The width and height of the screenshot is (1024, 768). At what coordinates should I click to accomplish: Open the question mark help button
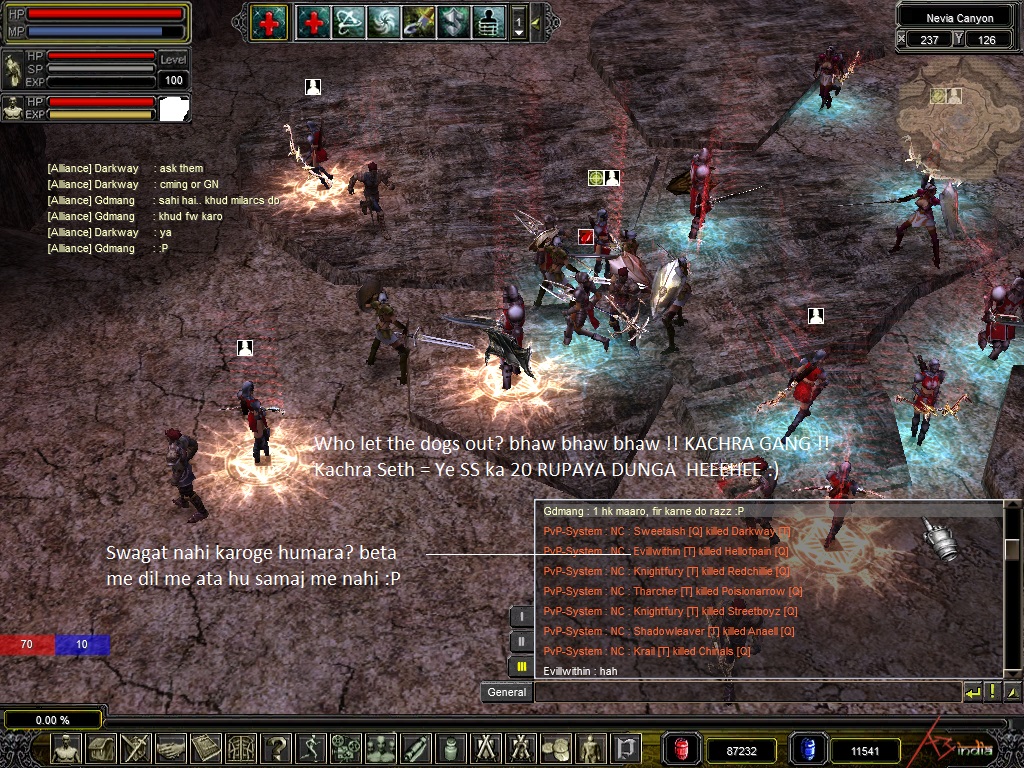(276, 748)
